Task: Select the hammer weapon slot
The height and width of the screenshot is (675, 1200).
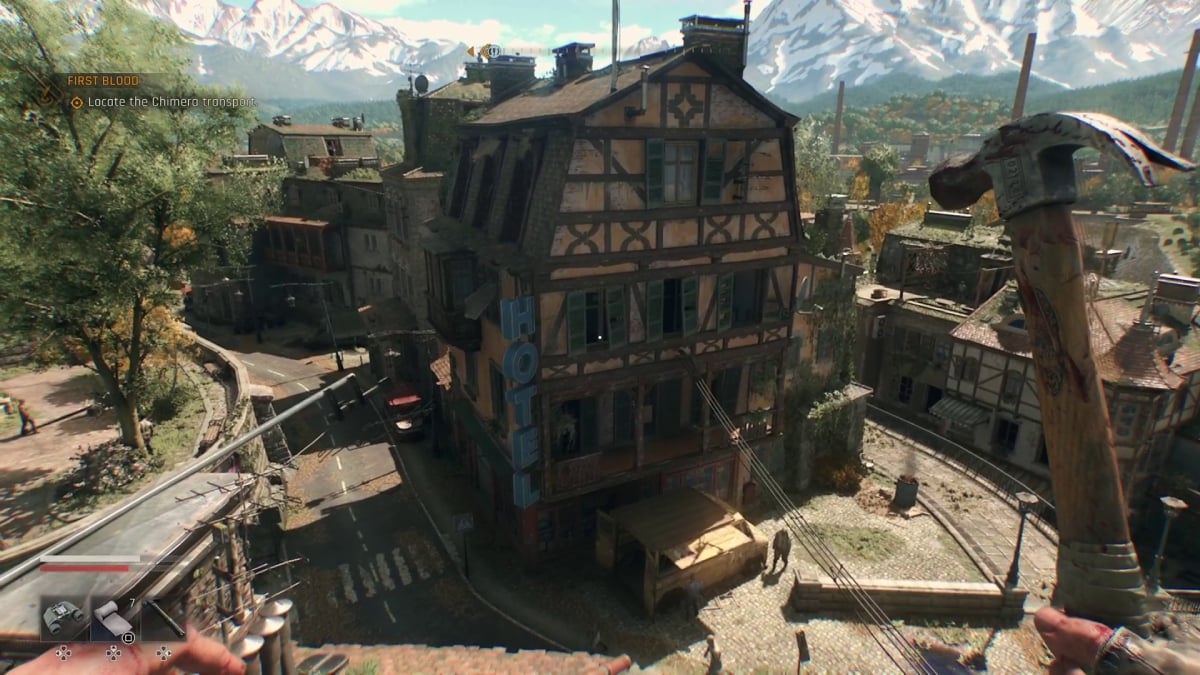Action: pos(163,620)
